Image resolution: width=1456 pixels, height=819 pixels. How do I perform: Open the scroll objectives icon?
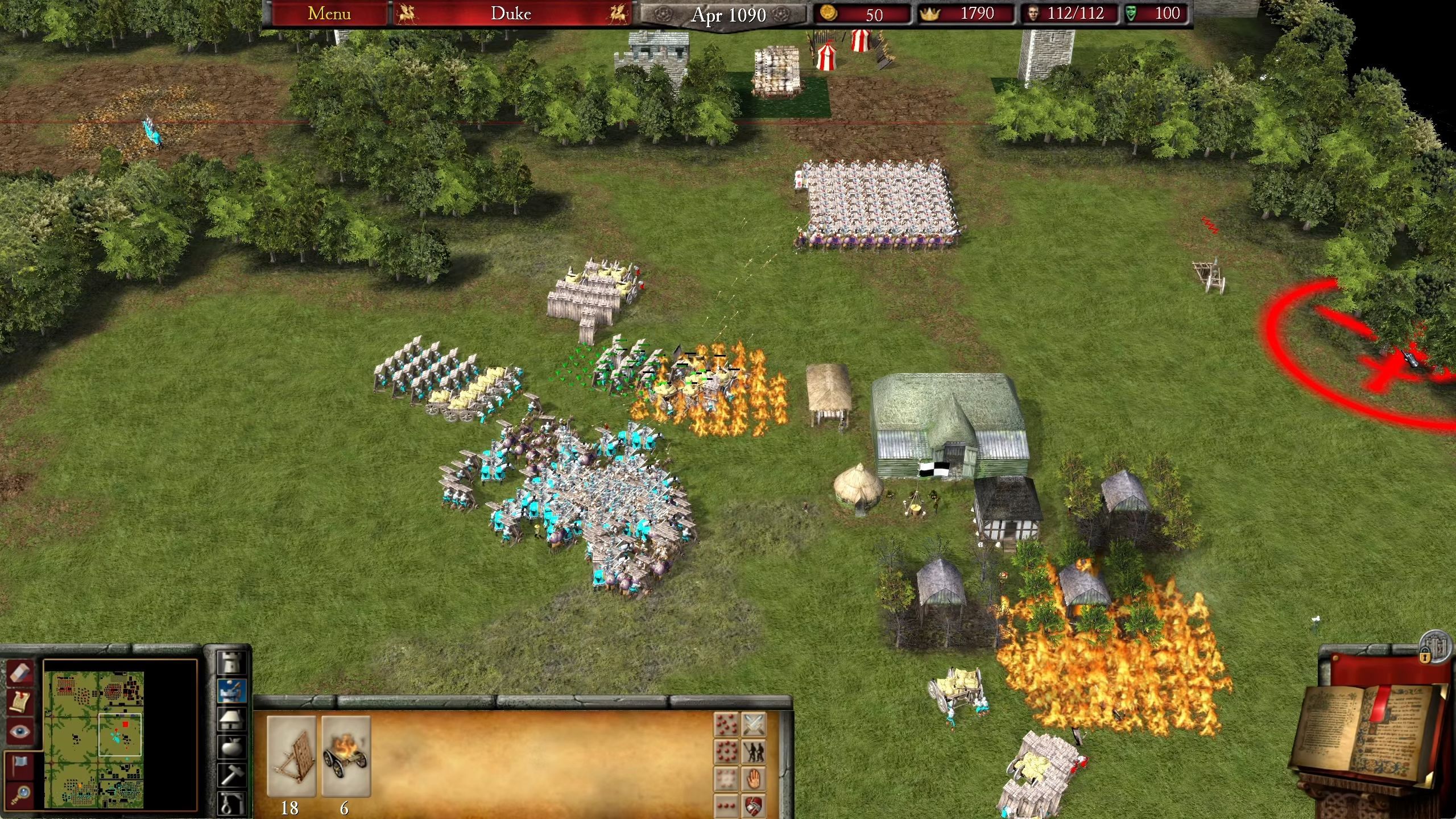[x=20, y=702]
